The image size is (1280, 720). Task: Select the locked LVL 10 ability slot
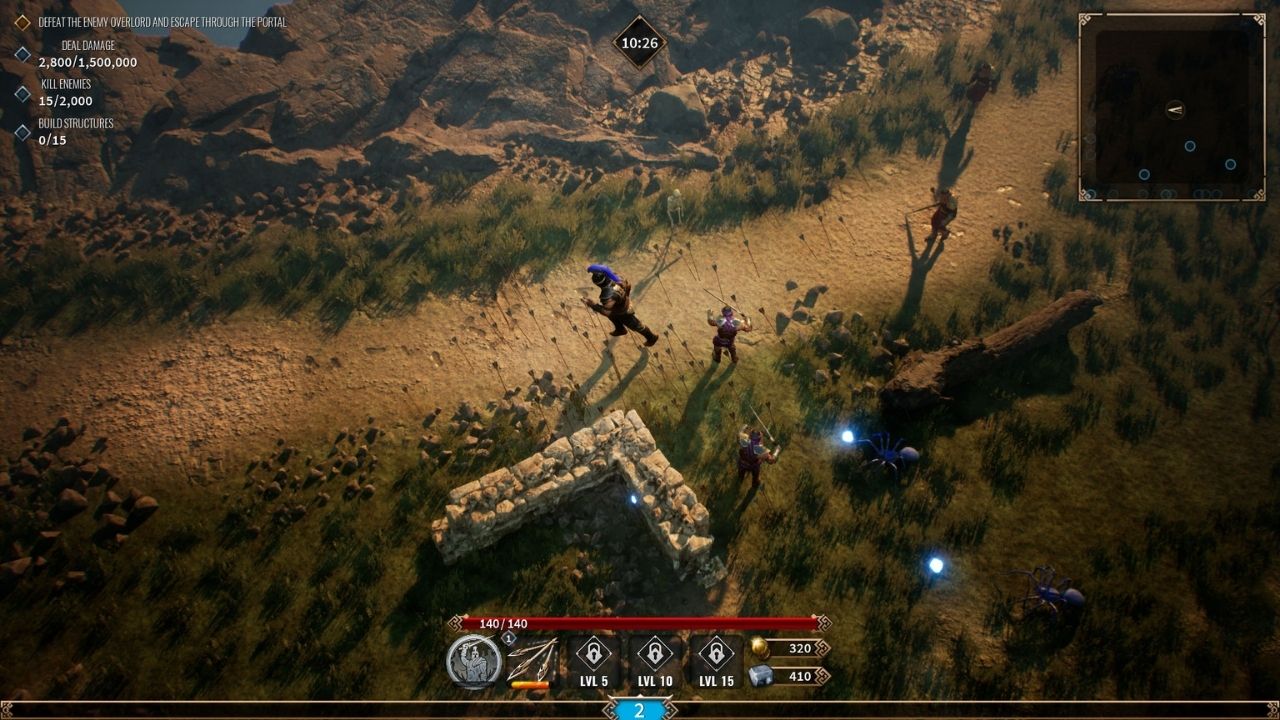(x=654, y=660)
